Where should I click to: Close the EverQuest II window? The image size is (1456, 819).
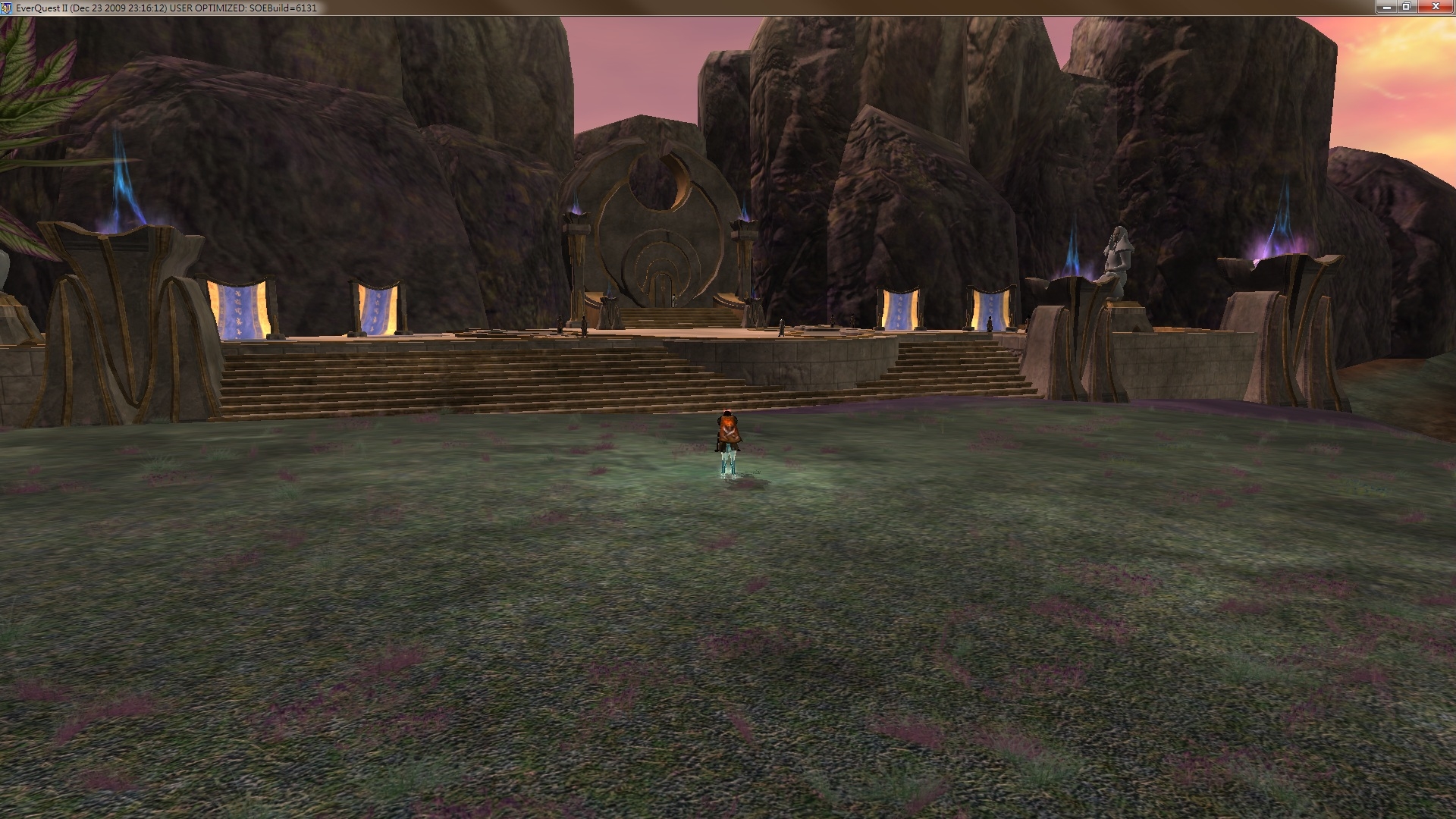click(1435, 7)
